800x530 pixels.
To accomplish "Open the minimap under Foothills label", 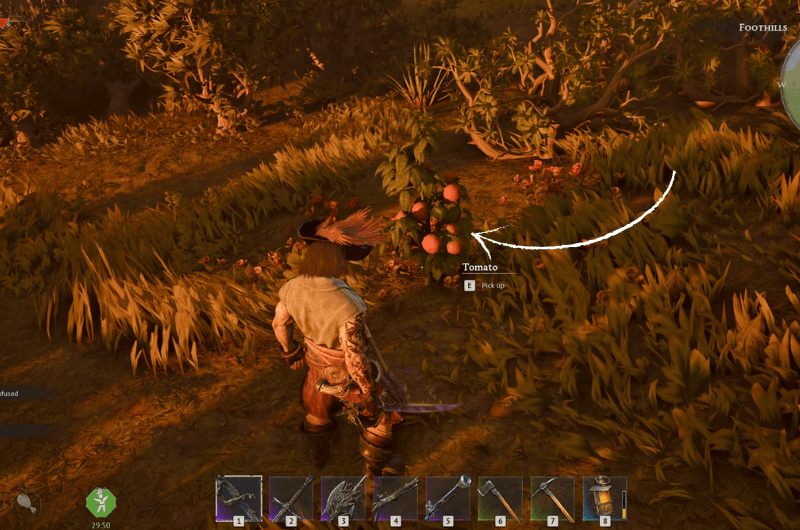I will click(788, 85).
